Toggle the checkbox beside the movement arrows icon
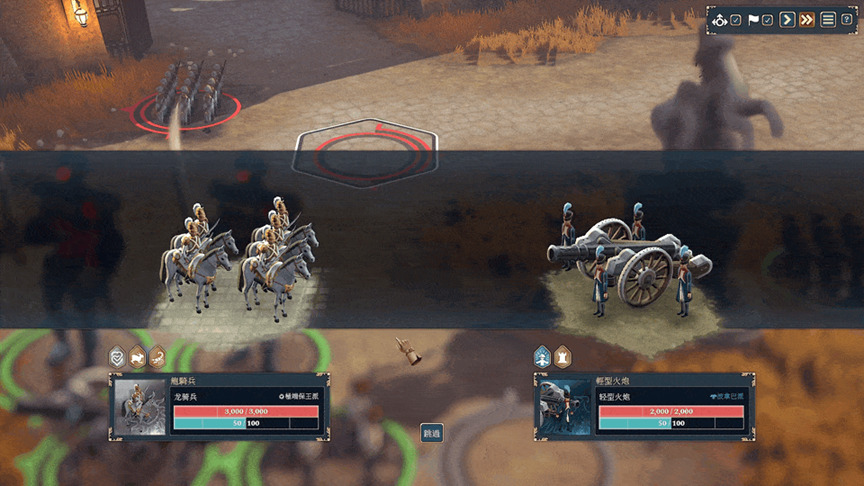 coord(736,20)
